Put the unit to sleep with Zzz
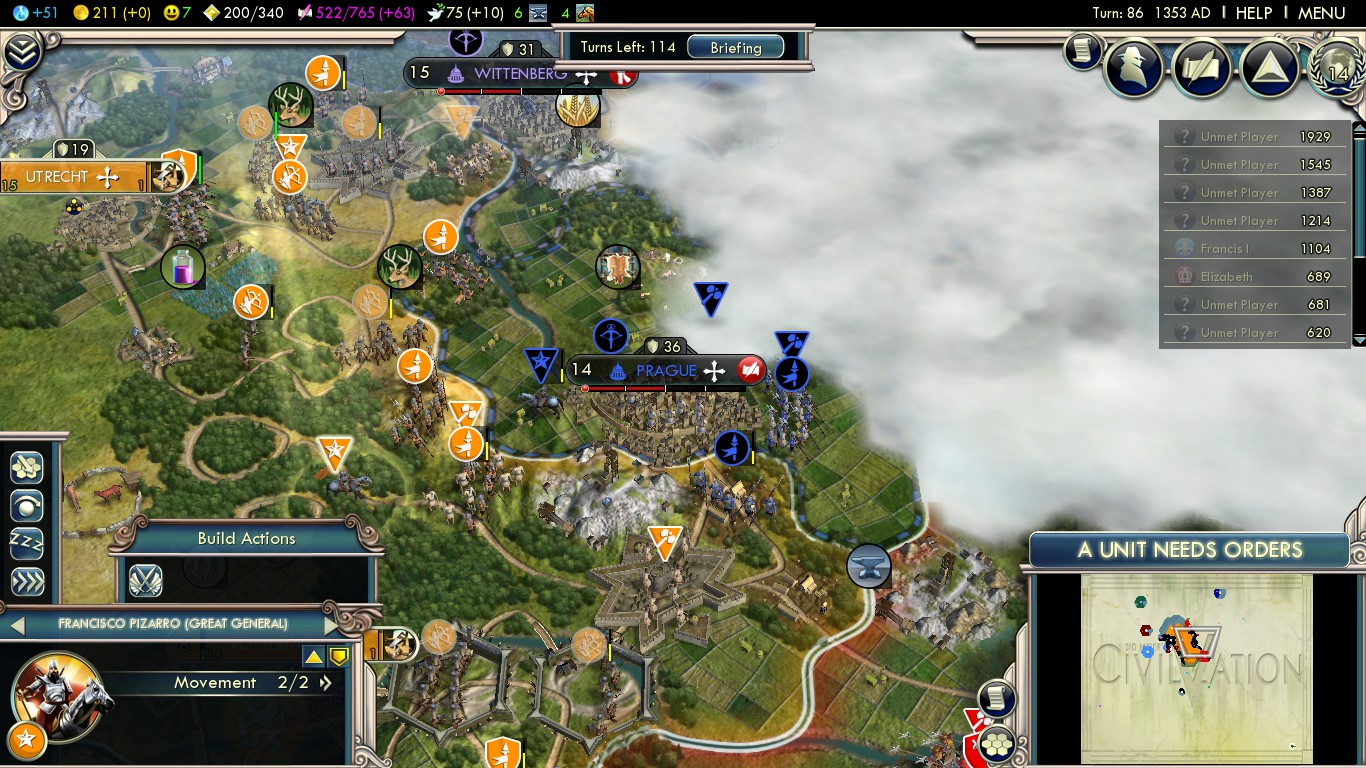The width and height of the screenshot is (1366, 768). pos(26,543)
